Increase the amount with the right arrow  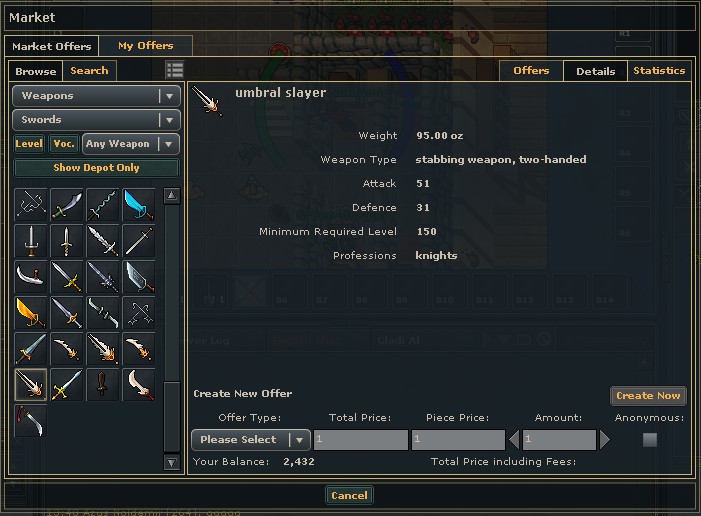coord(604,439)
